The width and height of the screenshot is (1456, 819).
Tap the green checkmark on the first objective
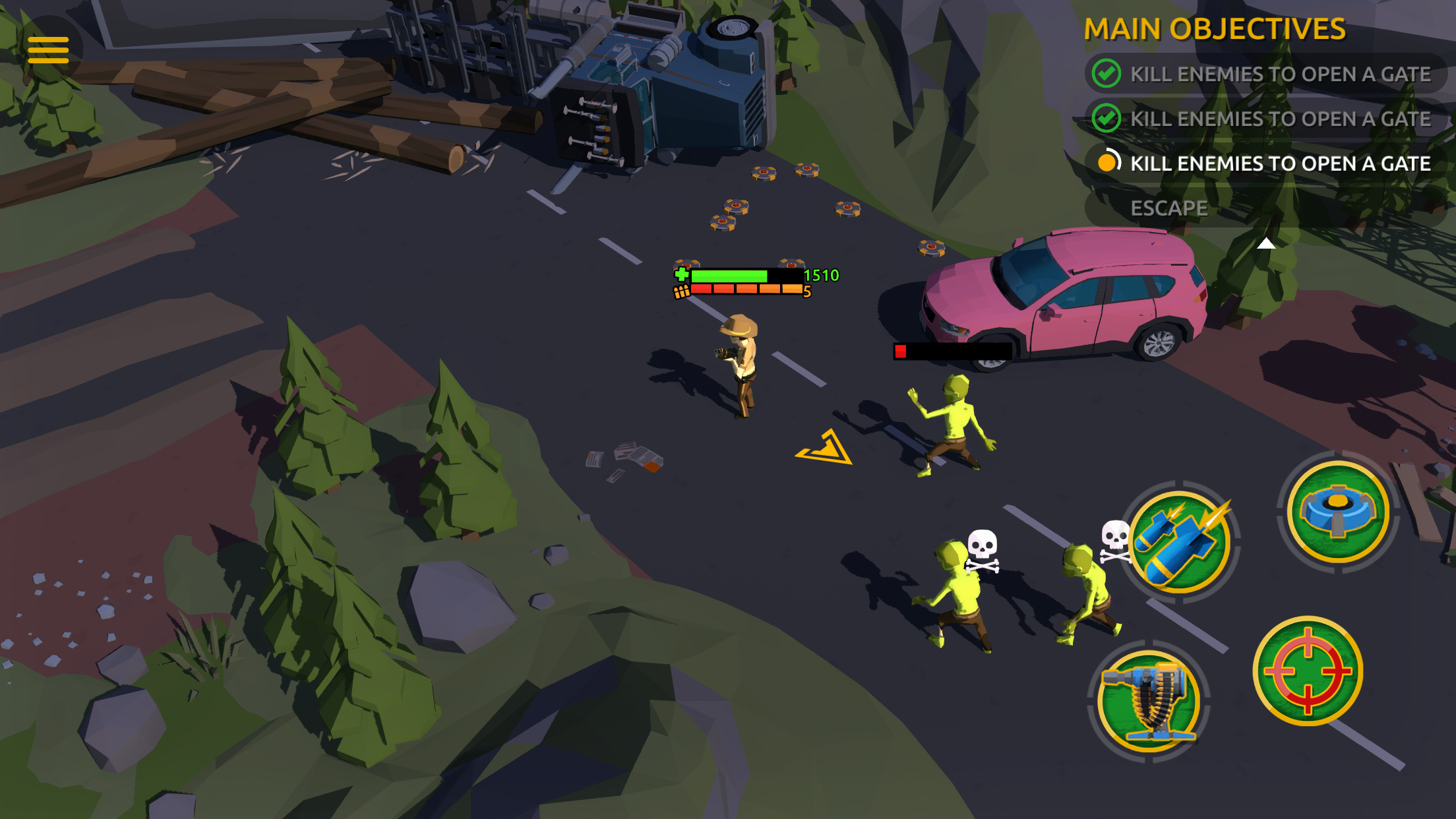point(1107,74)
